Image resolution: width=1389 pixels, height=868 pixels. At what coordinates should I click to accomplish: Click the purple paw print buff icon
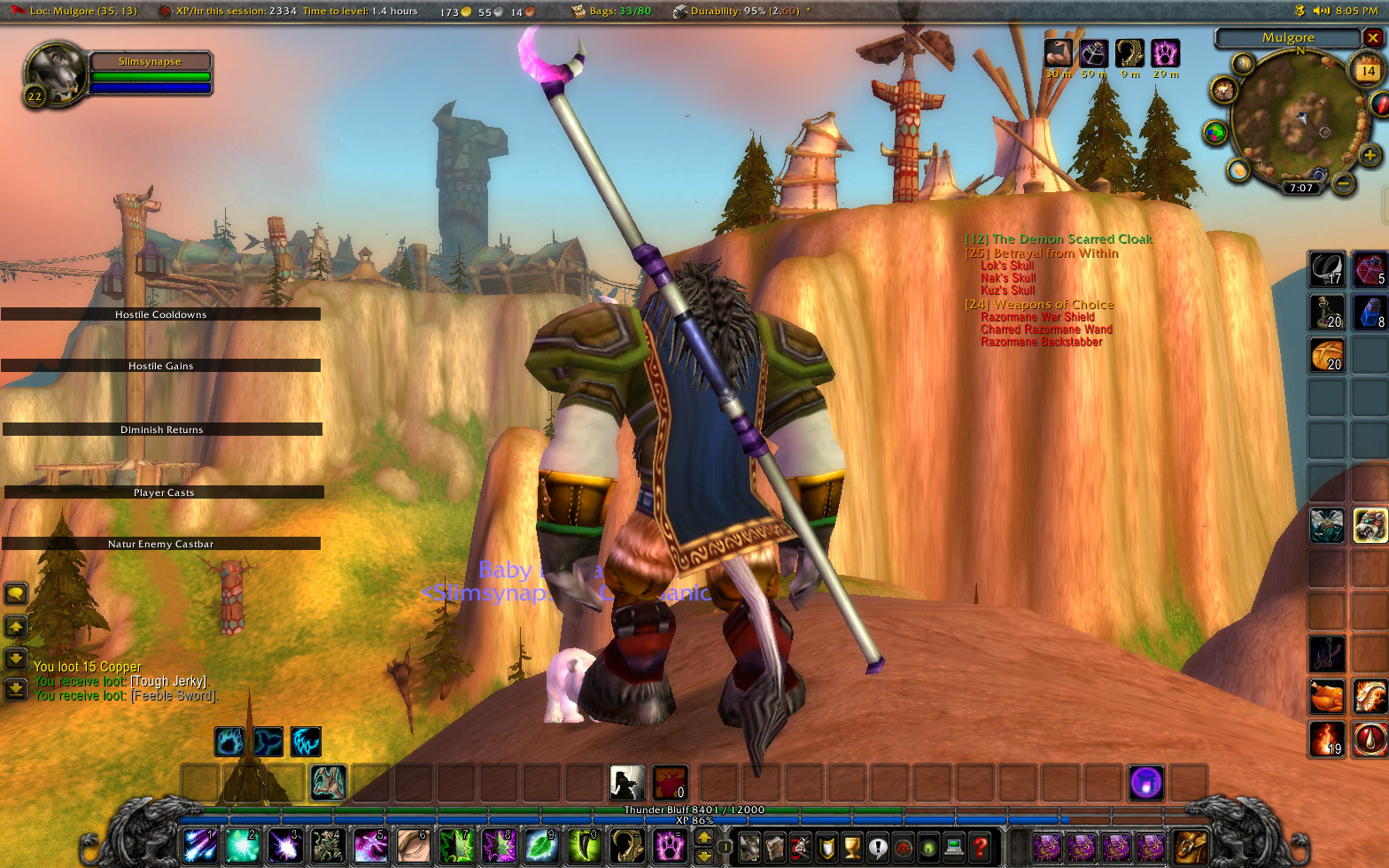point(1165,53)
